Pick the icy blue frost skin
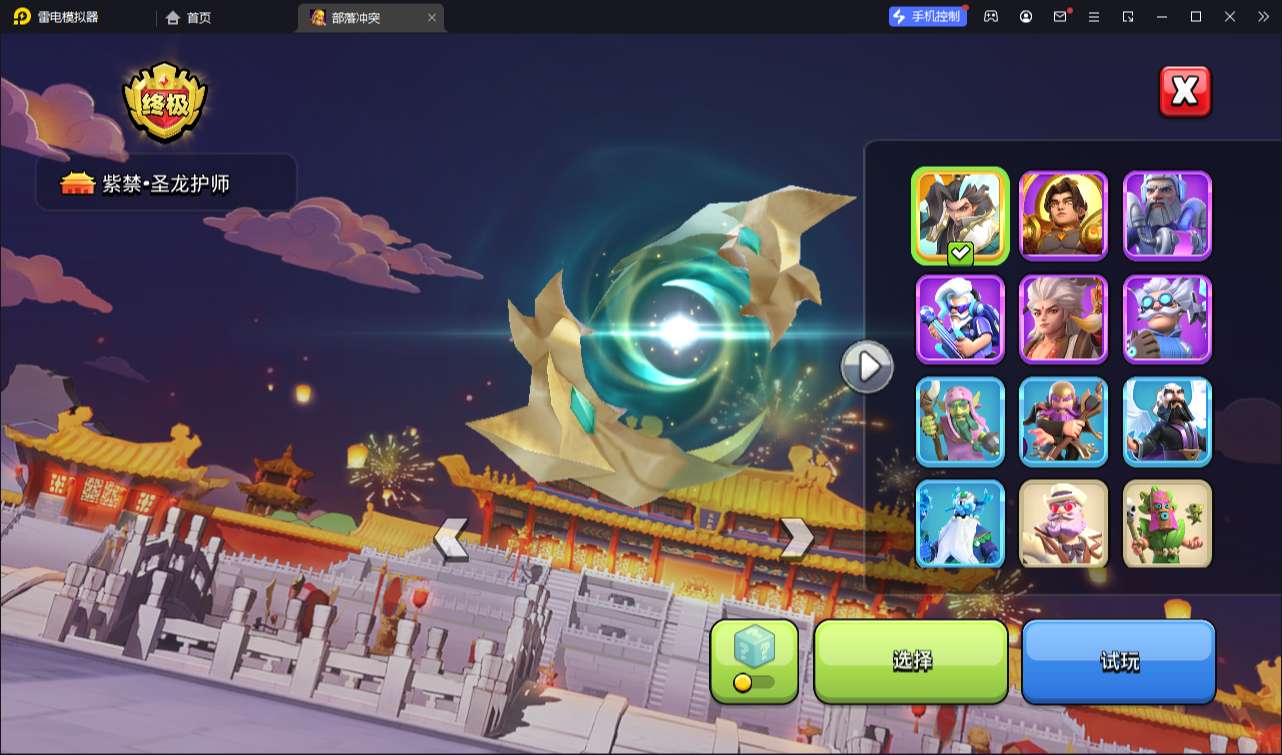The image size is (1282, 755). pos(960,524)
